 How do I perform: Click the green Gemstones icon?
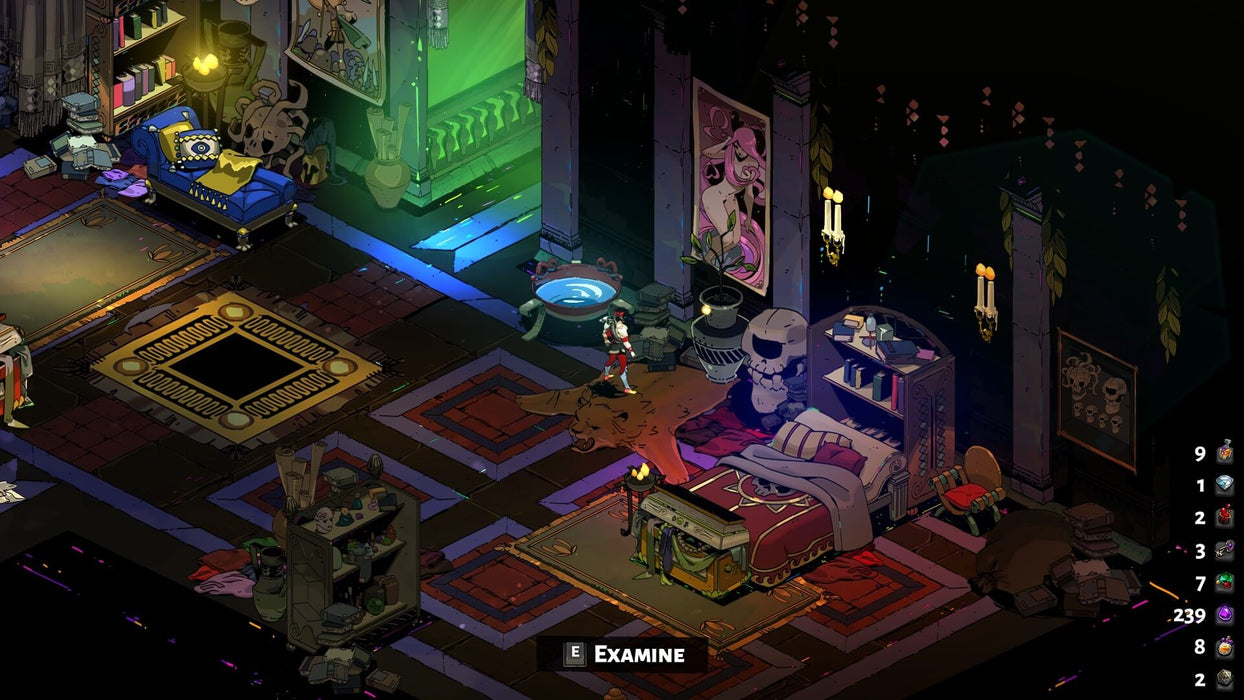tap(1224, 582)
